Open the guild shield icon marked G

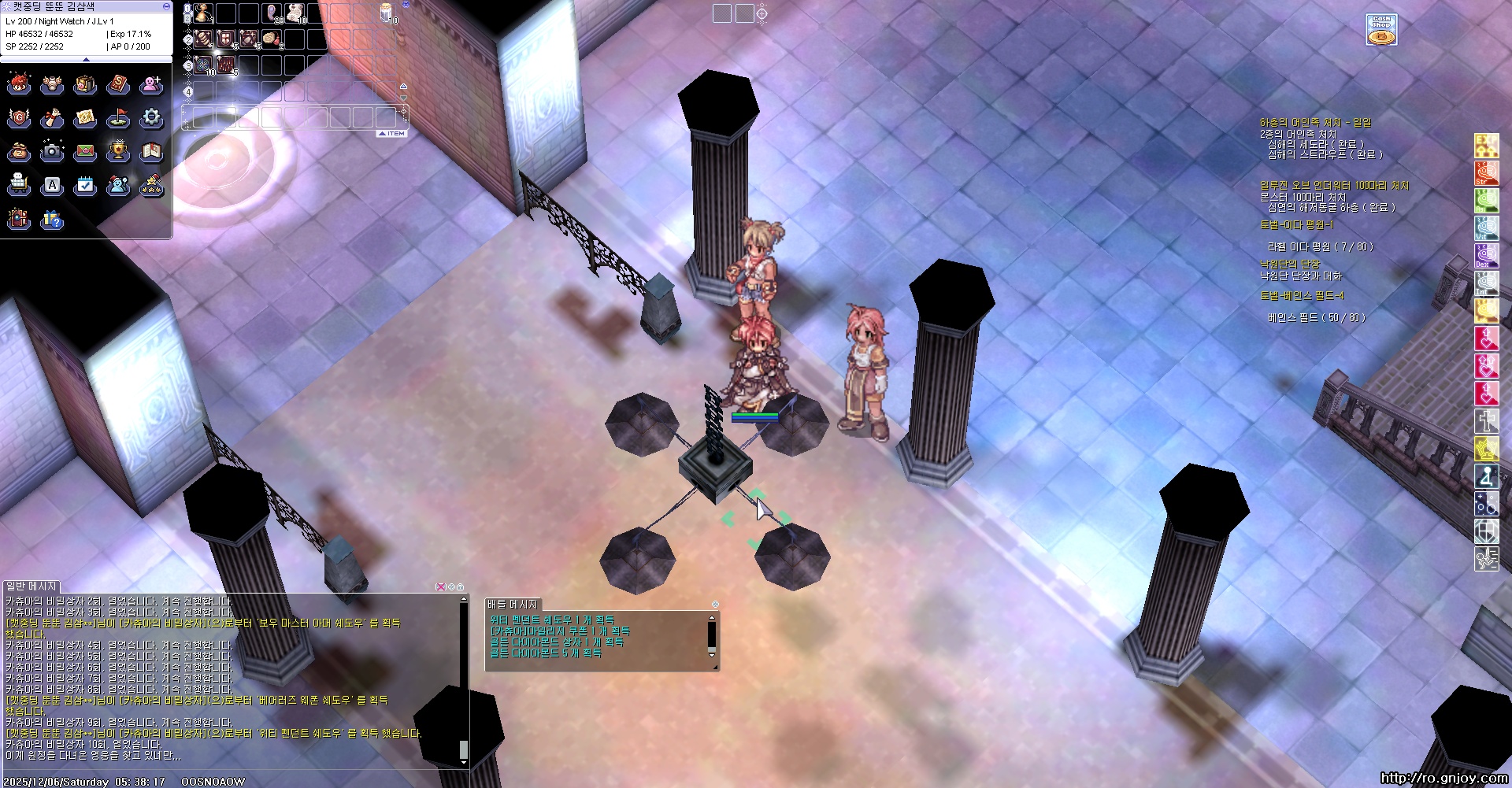19,118
